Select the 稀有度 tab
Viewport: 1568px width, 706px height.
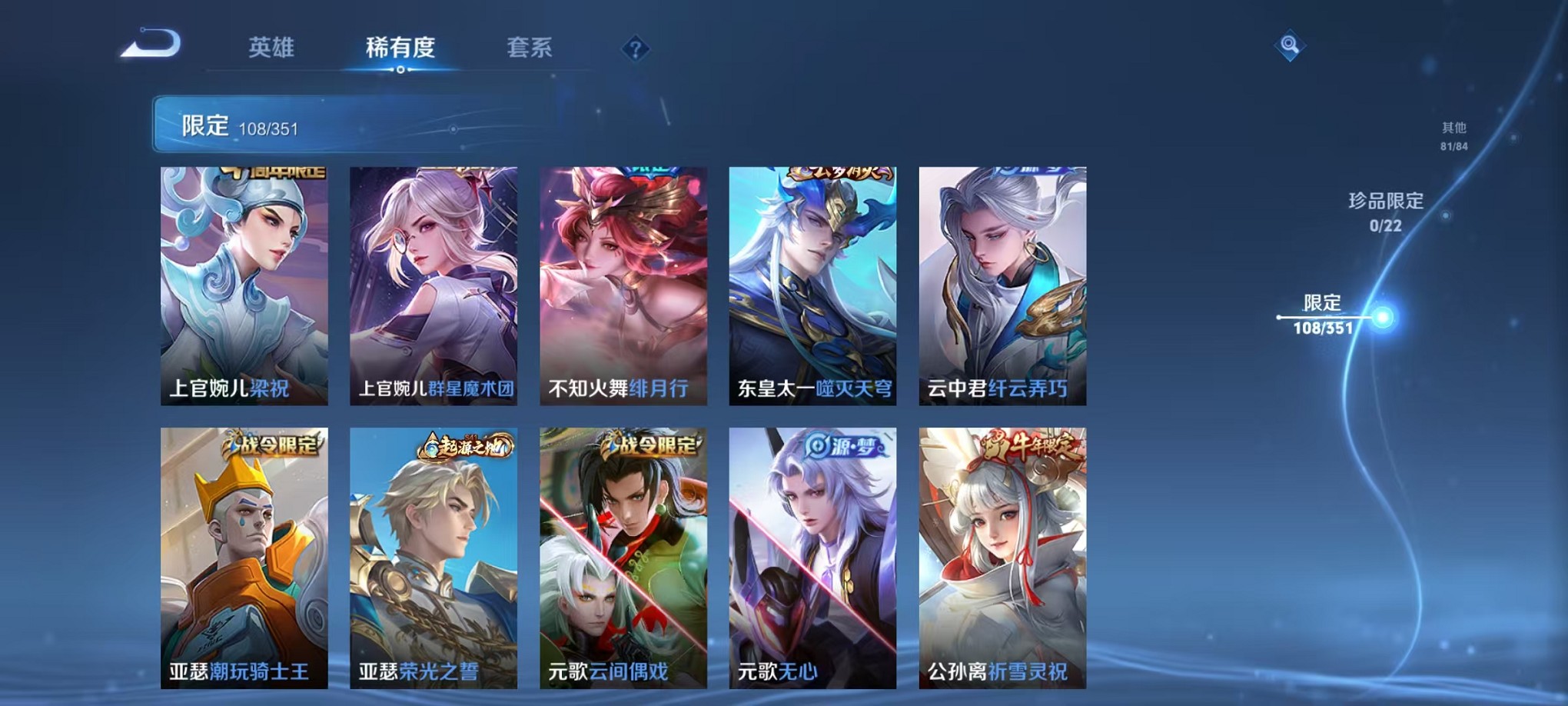pyautogui.click(x=399, y=48)
